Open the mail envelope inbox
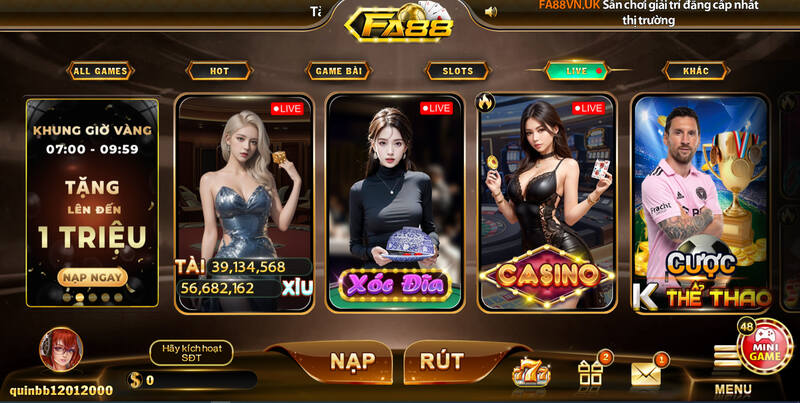Image resolution: width=800 pixels, height=403 pixels. point(646,374)
